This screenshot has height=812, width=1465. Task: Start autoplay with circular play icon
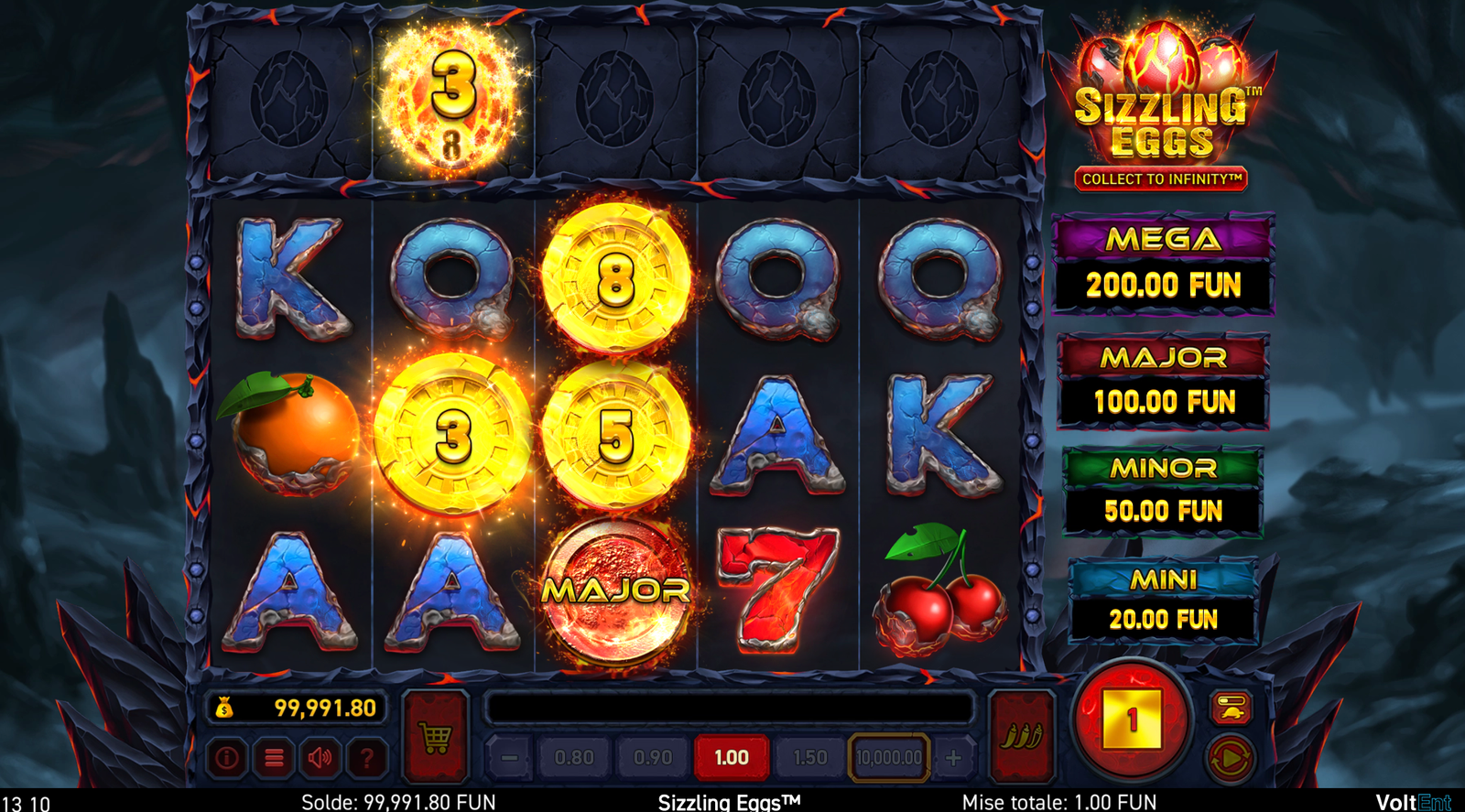(x=1231, y=759)
